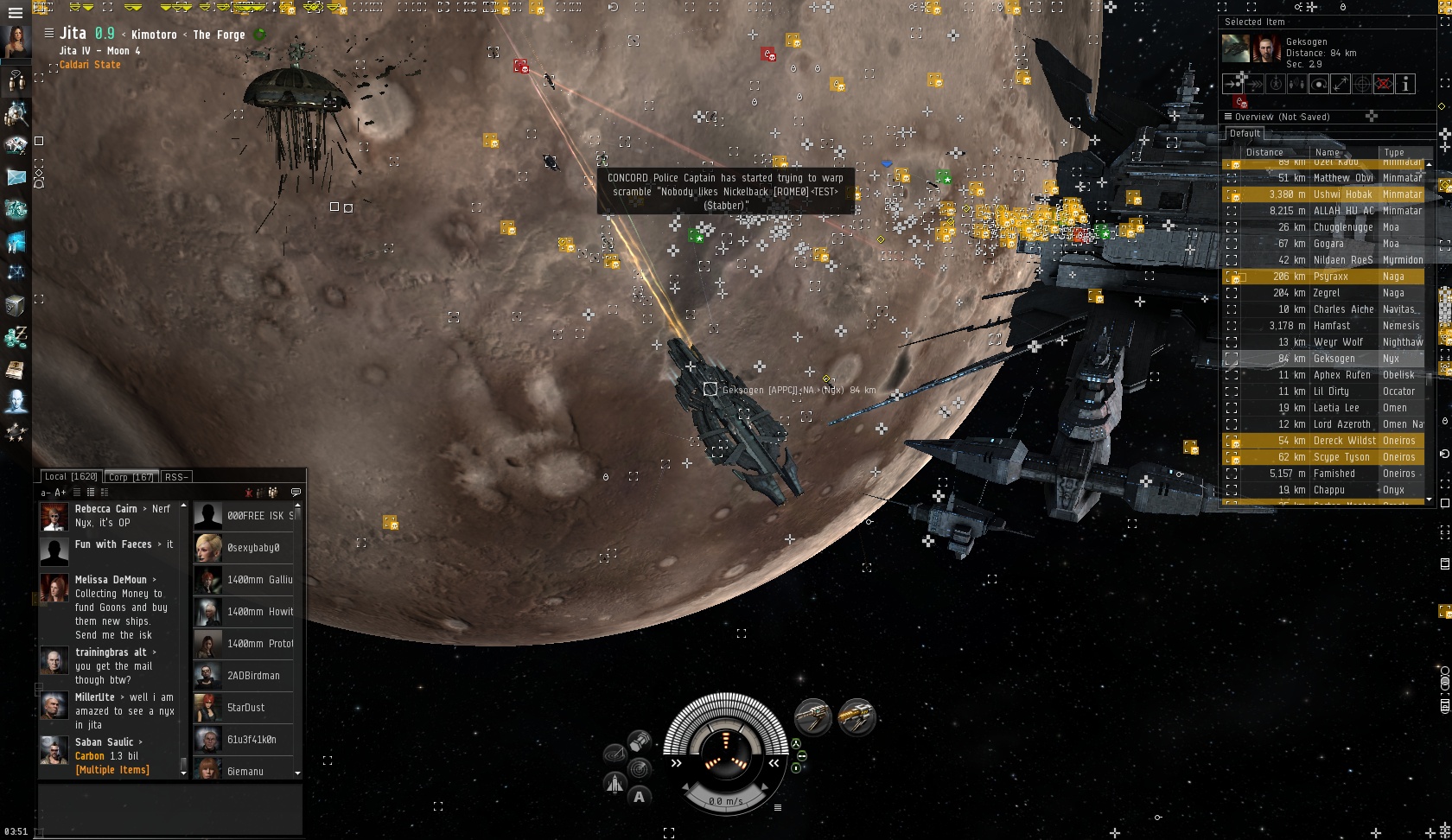Select the Weyr Wolf Nighthawk row
This screenshot has height=840, width=1452.
[1329, 342]
